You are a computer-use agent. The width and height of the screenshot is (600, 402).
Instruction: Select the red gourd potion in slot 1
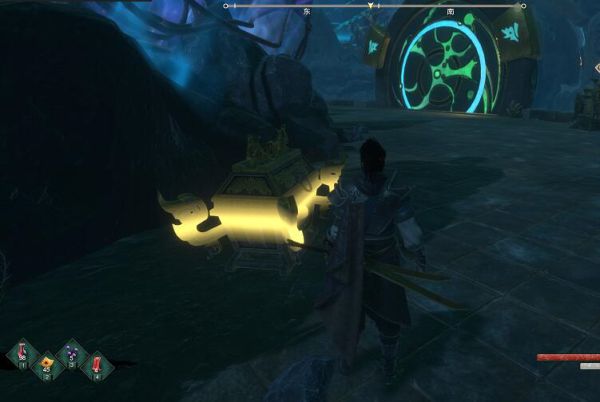tap(22, 353)
